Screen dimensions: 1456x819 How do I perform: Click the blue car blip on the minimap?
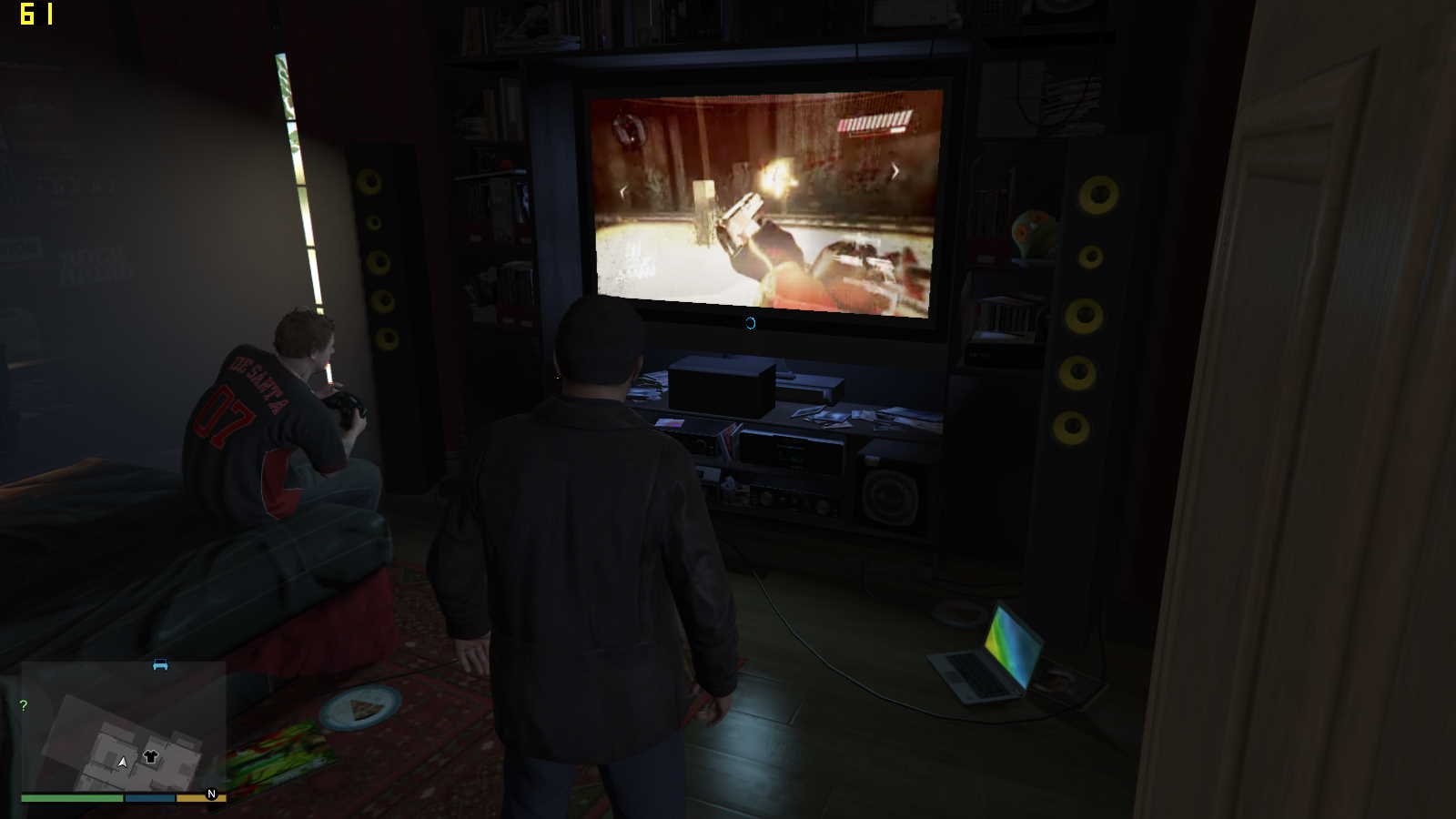point(160,665)
